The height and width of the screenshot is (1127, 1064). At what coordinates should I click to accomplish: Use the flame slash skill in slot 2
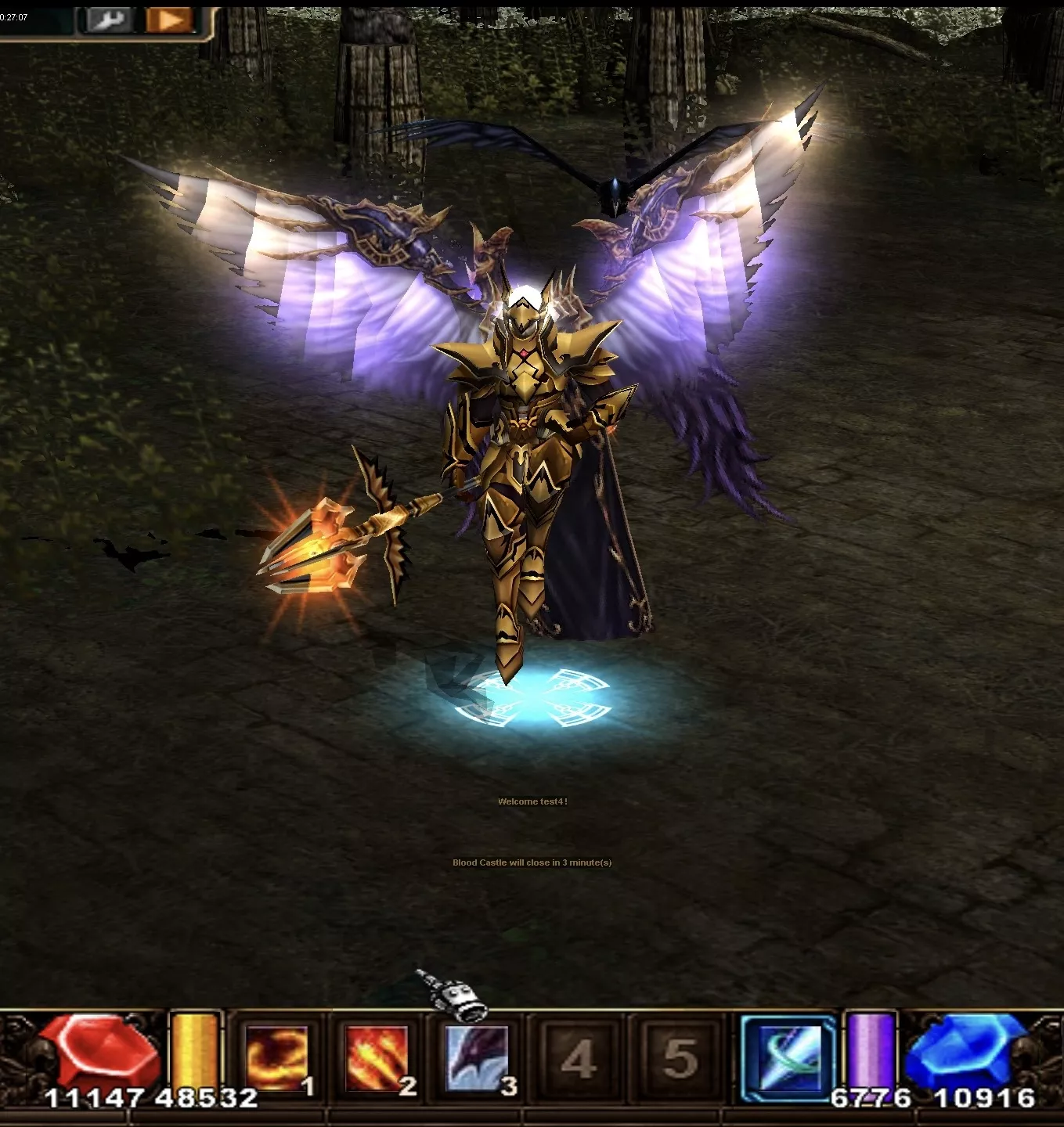[x=377, y=1058]
